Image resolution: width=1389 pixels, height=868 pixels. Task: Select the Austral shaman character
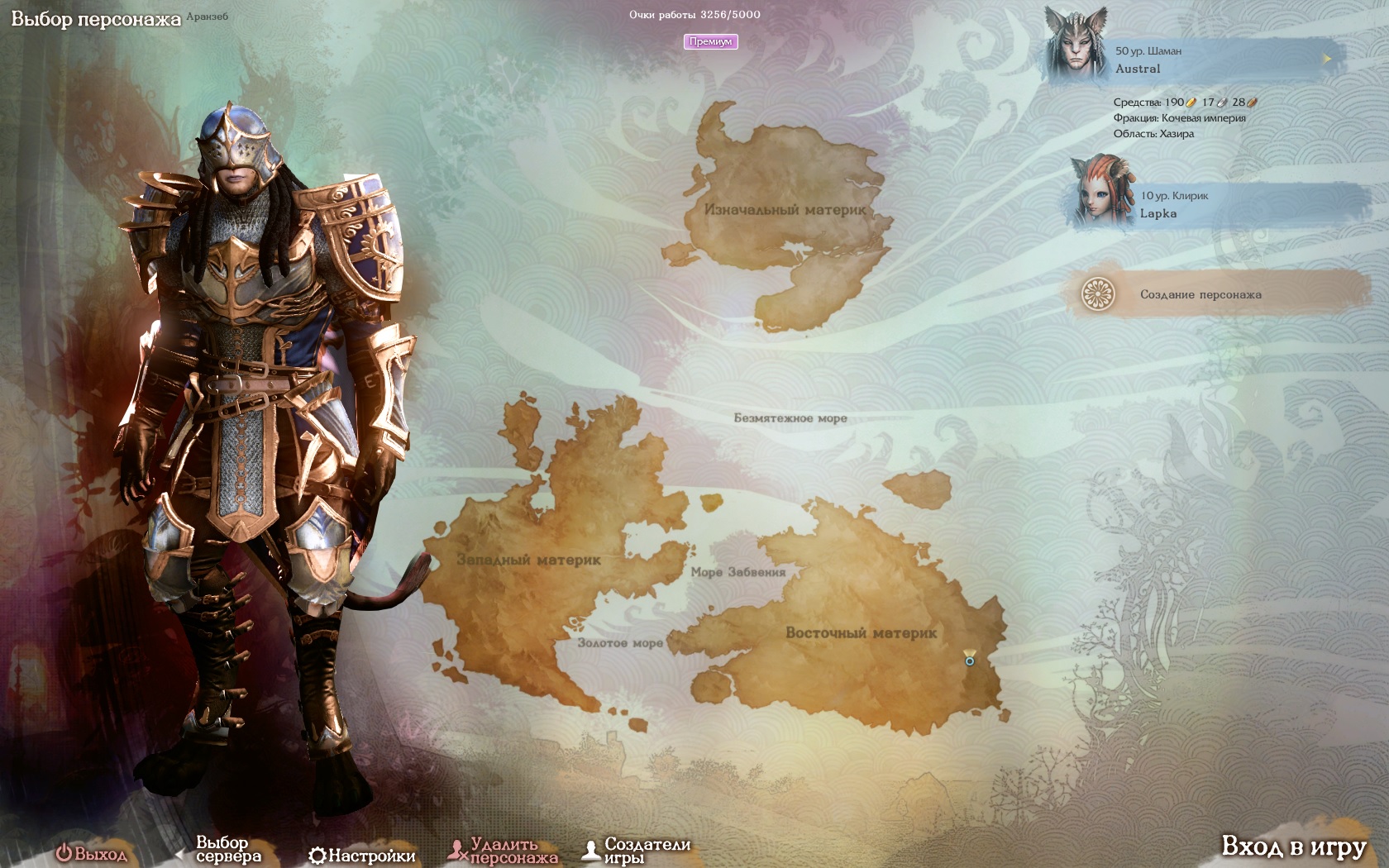(x=1191, y=60)
